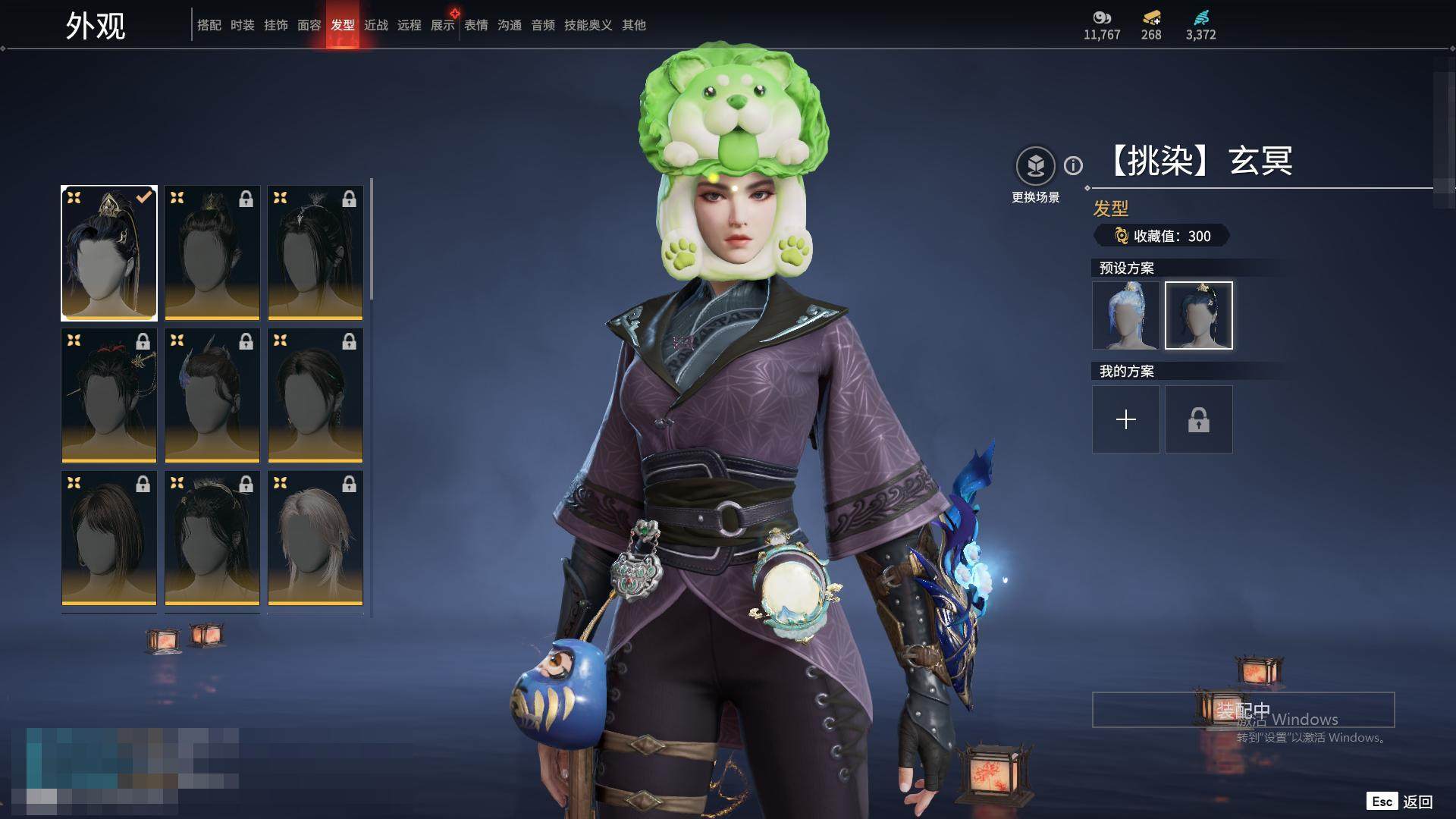Select the brown bob hairstyle
Viewport: 1456px width, 819px height.
click(x=109, y=538)
